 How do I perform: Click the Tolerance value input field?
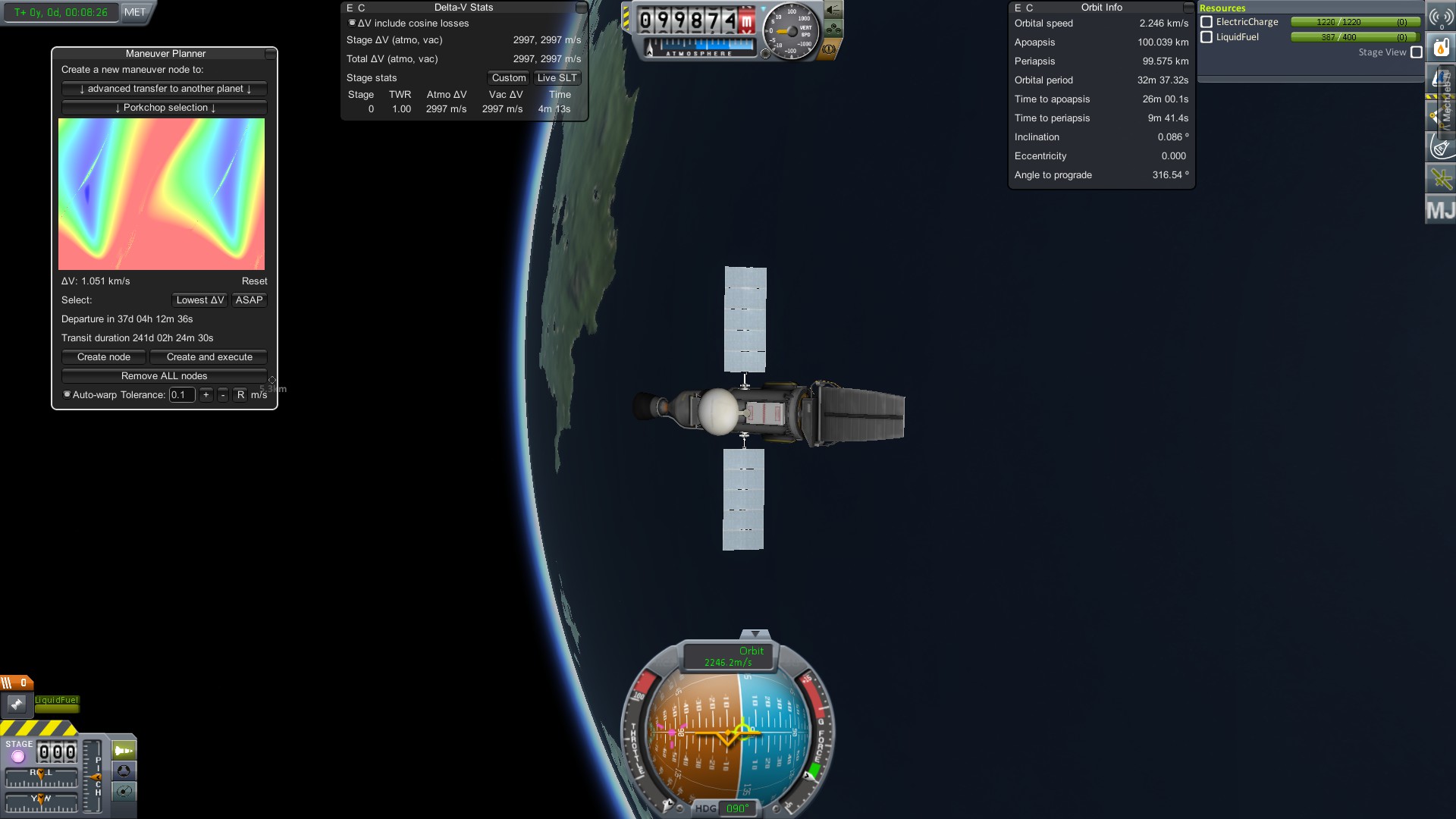point(182,395)
